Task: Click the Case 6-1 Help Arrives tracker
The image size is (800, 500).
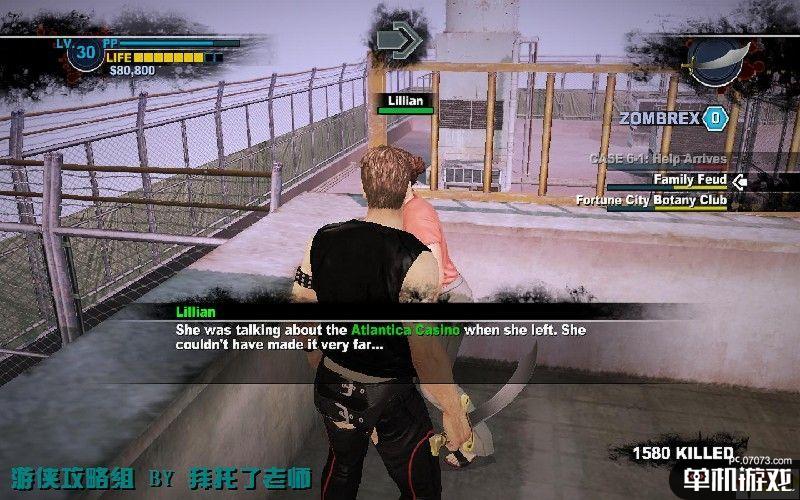Action: coord(657,159)
